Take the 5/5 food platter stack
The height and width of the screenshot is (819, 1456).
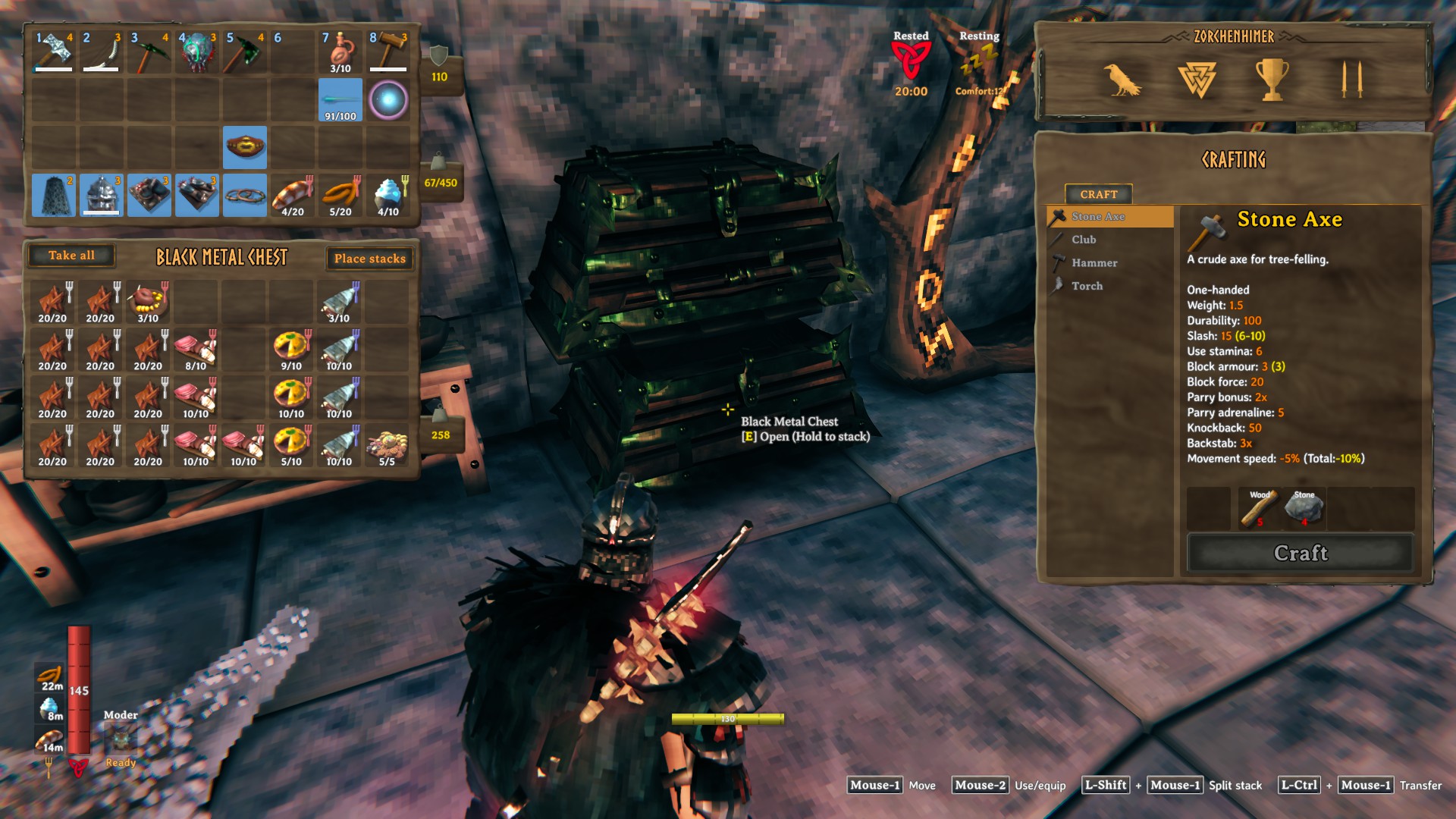click(387, 445)
